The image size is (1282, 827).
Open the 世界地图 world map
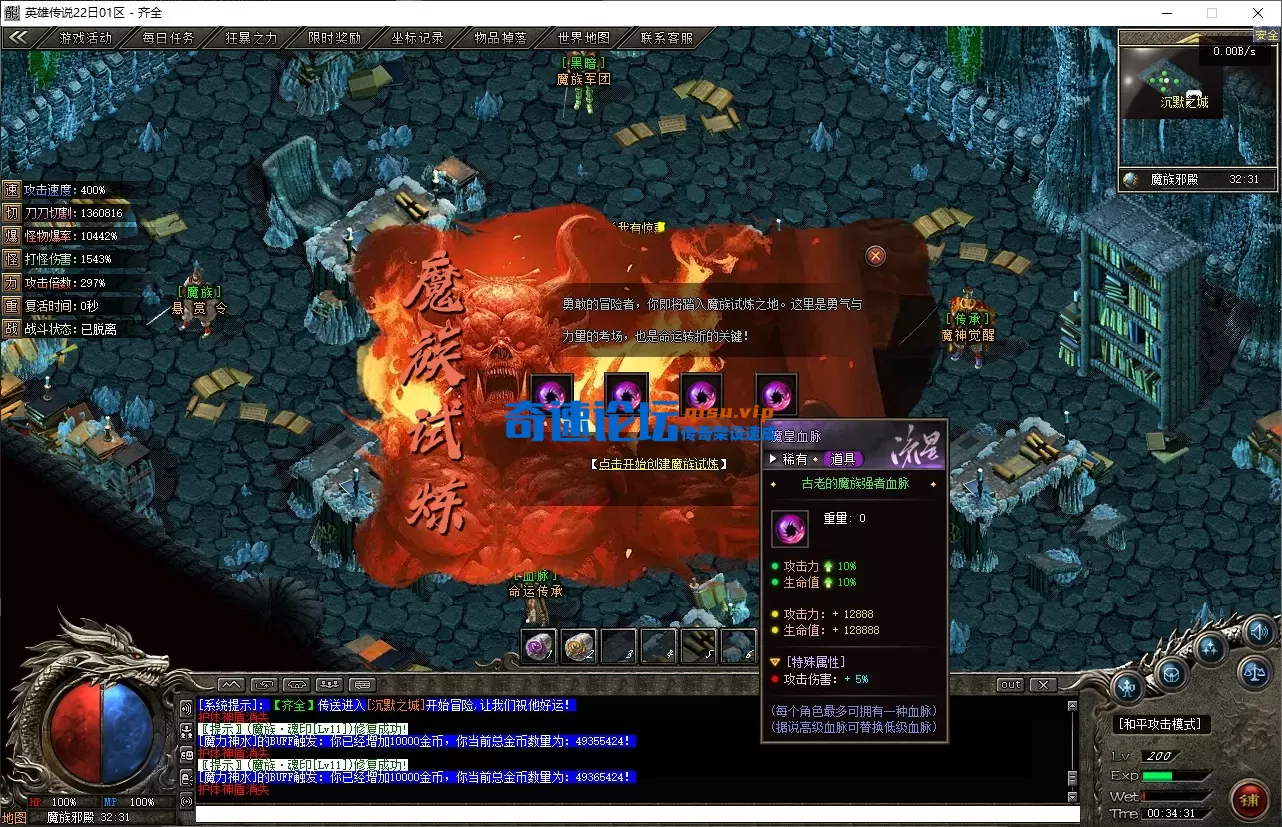(x=583, y=38)
